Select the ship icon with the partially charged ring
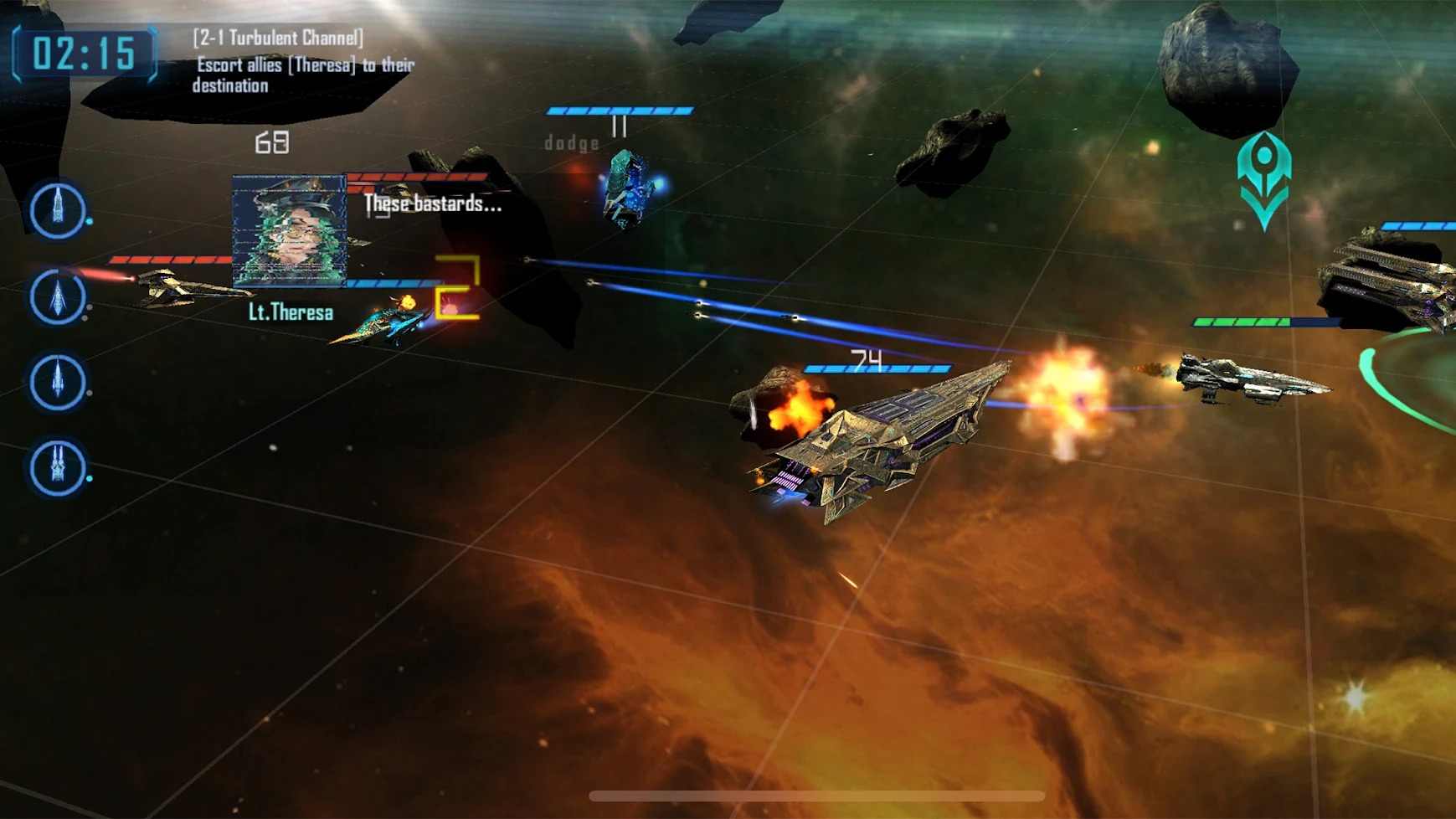 coord(57,296)
